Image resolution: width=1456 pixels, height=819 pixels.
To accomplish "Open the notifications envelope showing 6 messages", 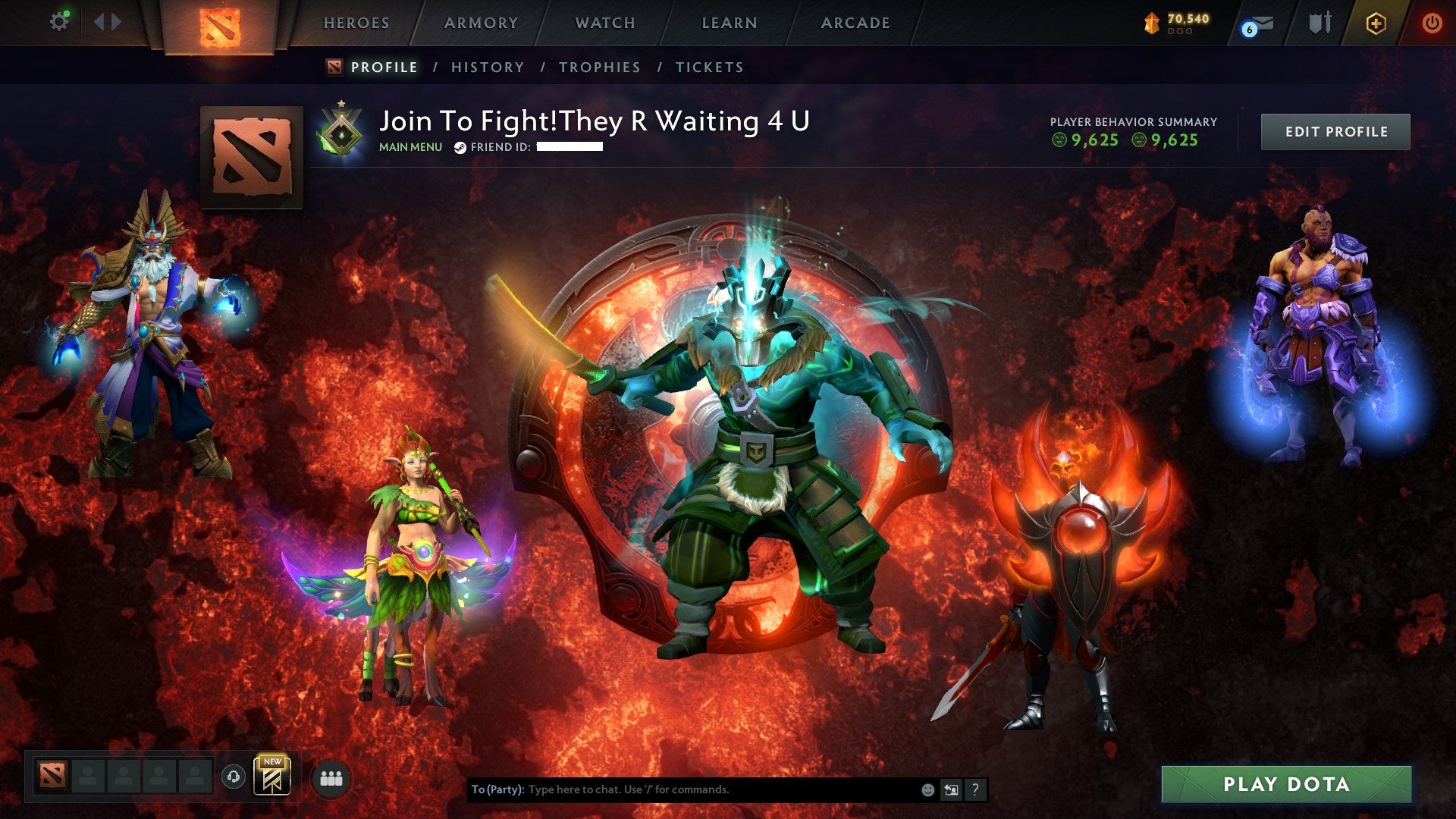I will click(x=1257, y=25).
